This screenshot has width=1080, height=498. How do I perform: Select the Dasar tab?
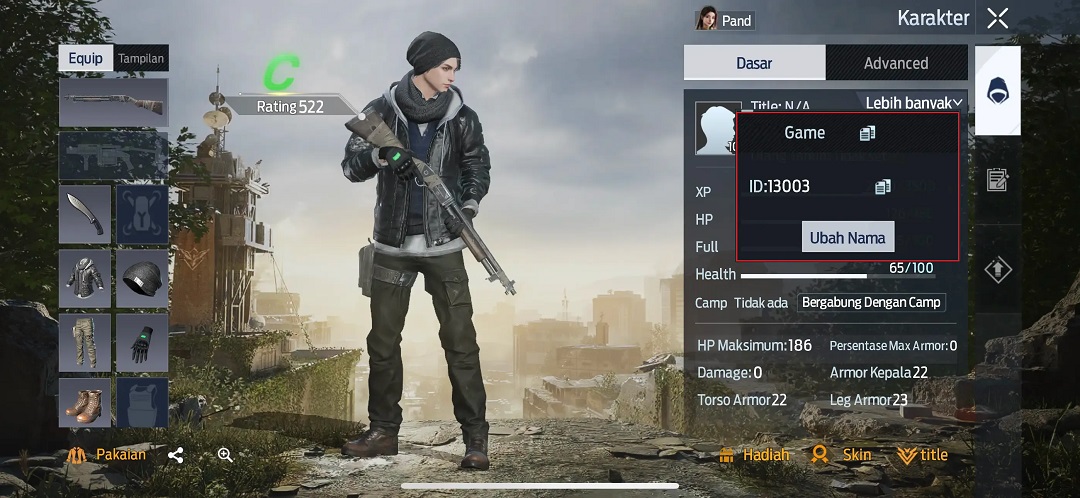[x=754, y=63]
